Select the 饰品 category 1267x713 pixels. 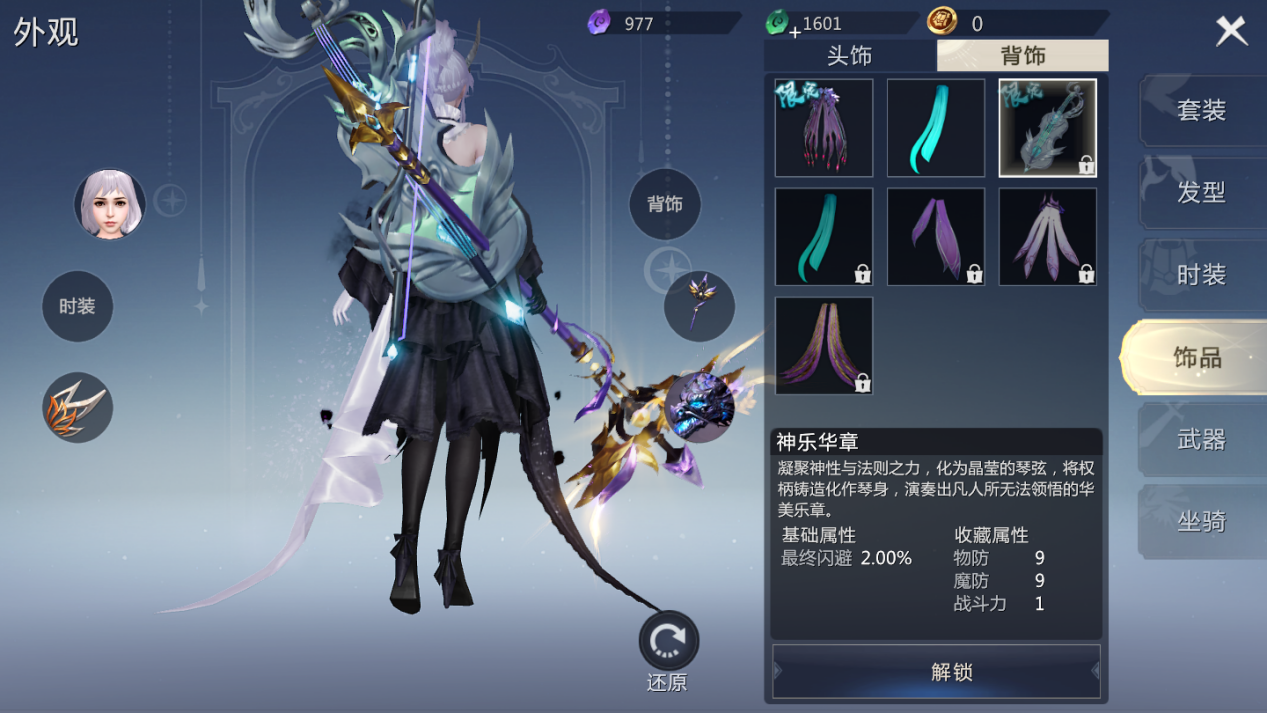(x=1196, y=357)
